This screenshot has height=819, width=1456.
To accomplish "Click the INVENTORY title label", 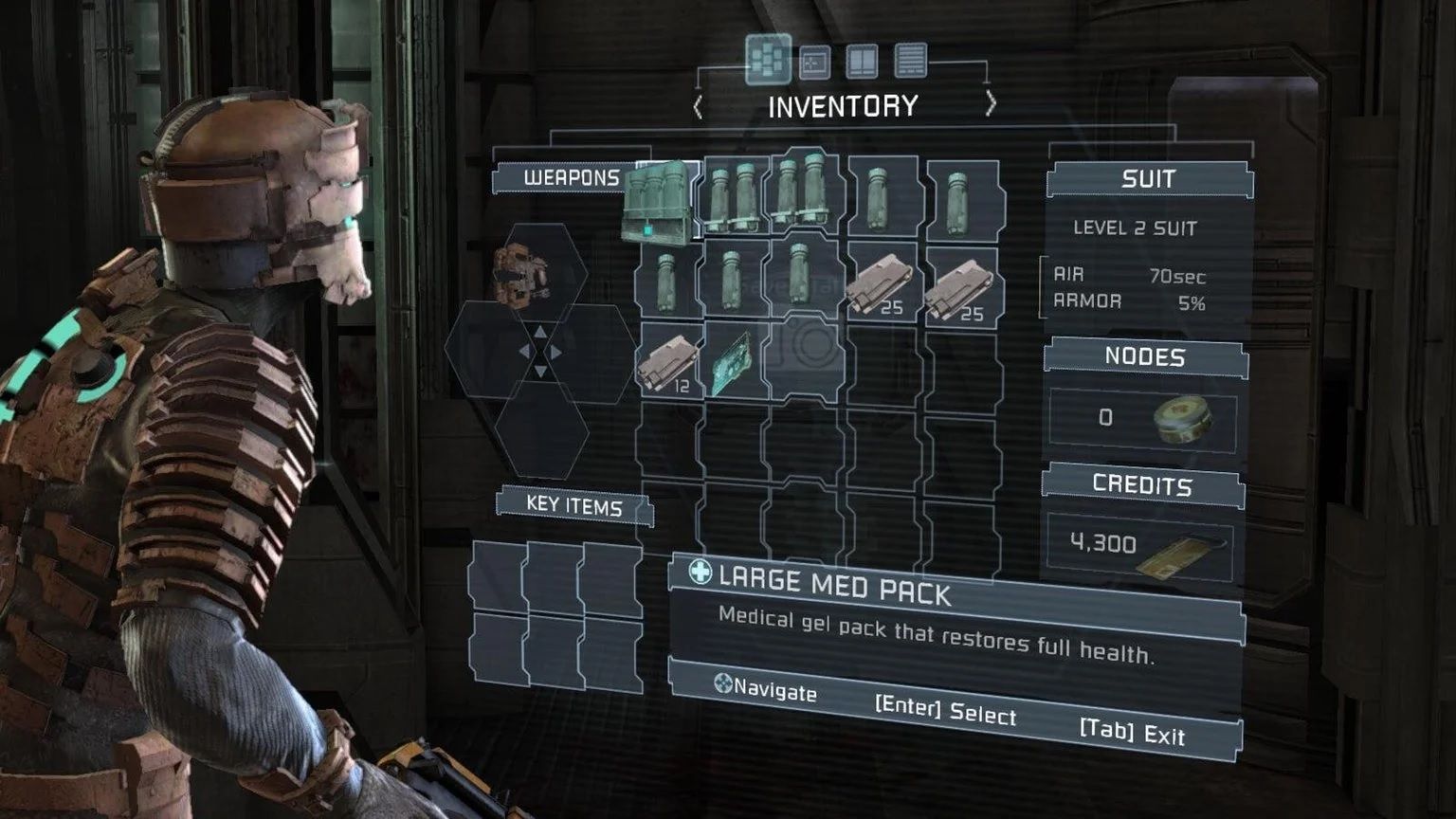I will 843,104.
